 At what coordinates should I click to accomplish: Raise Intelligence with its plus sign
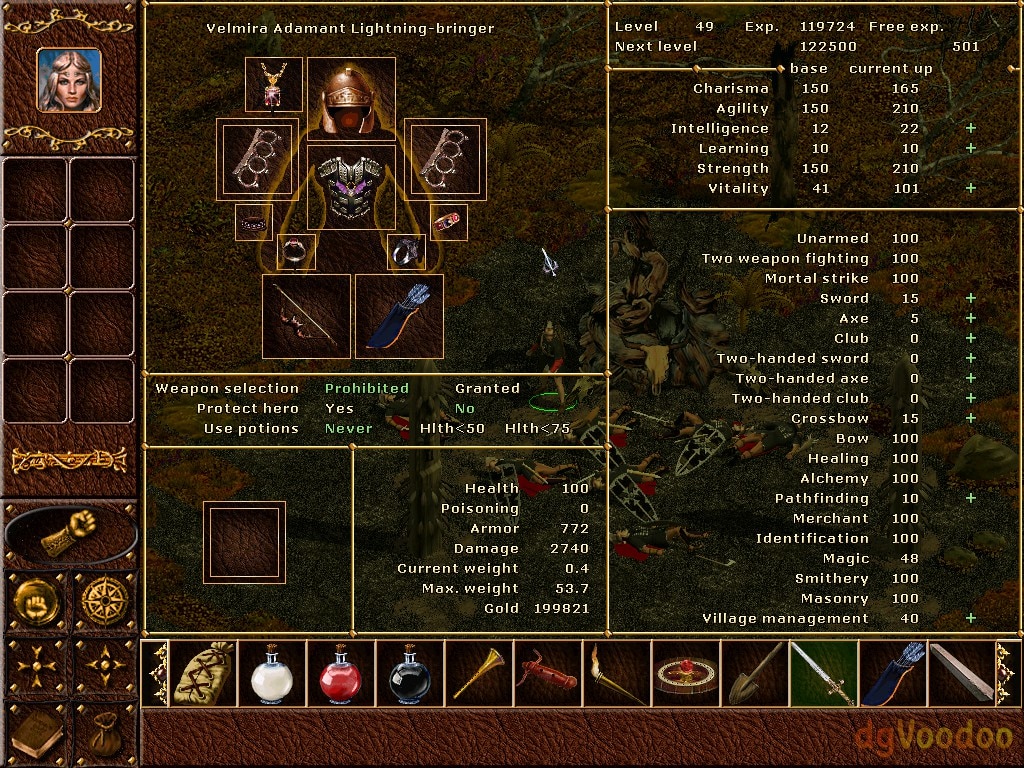click(x=969, y=128)
